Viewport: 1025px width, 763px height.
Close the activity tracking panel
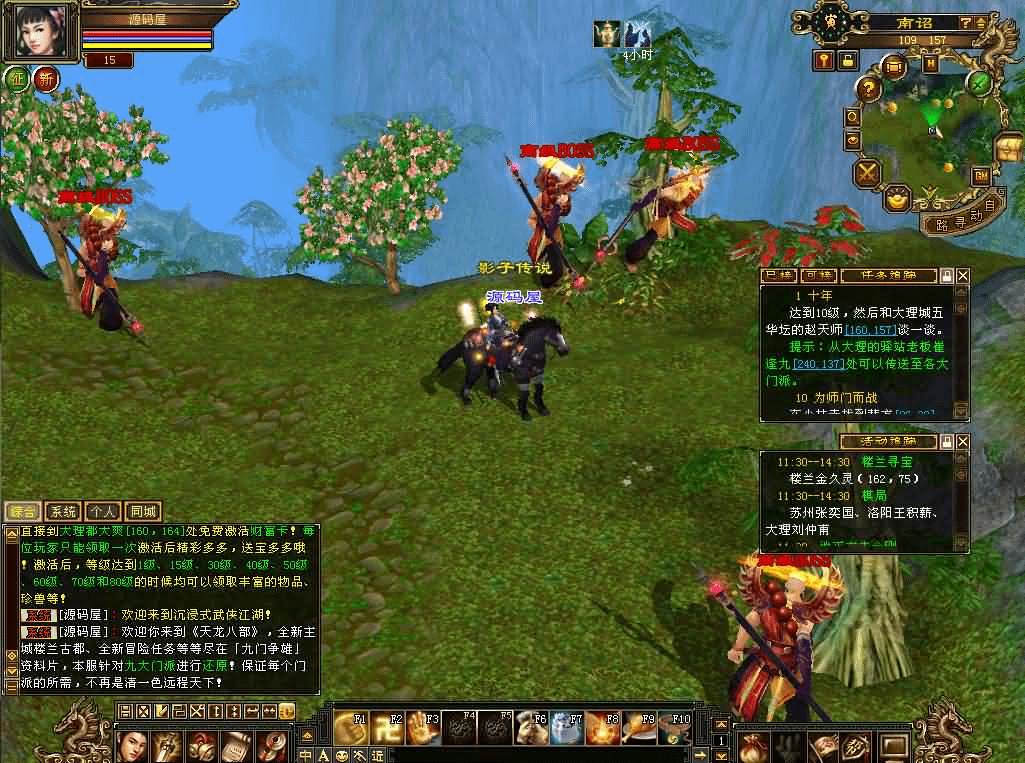(963, 441)
